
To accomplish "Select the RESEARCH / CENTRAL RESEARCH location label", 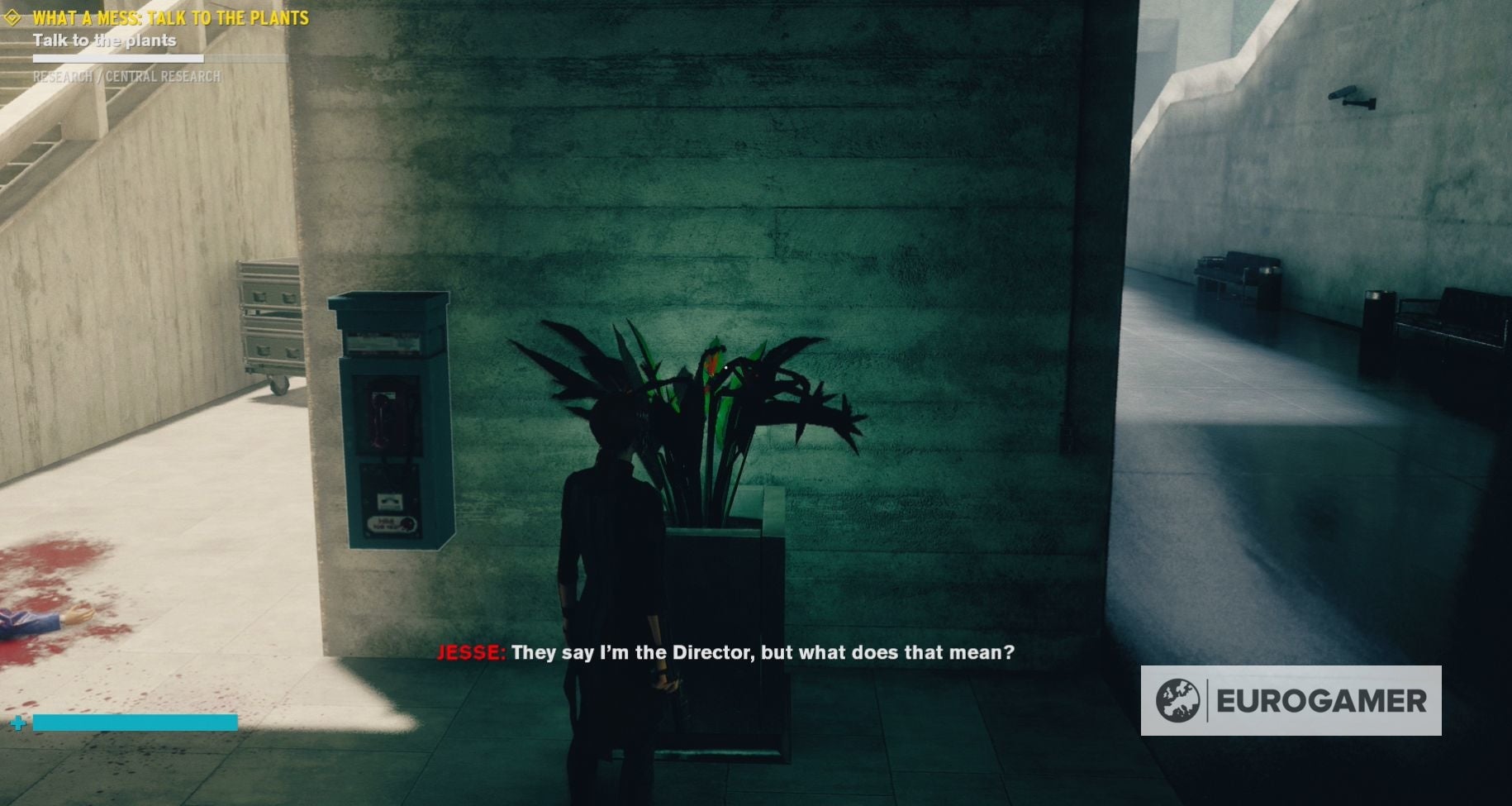I will pos(126,75).
